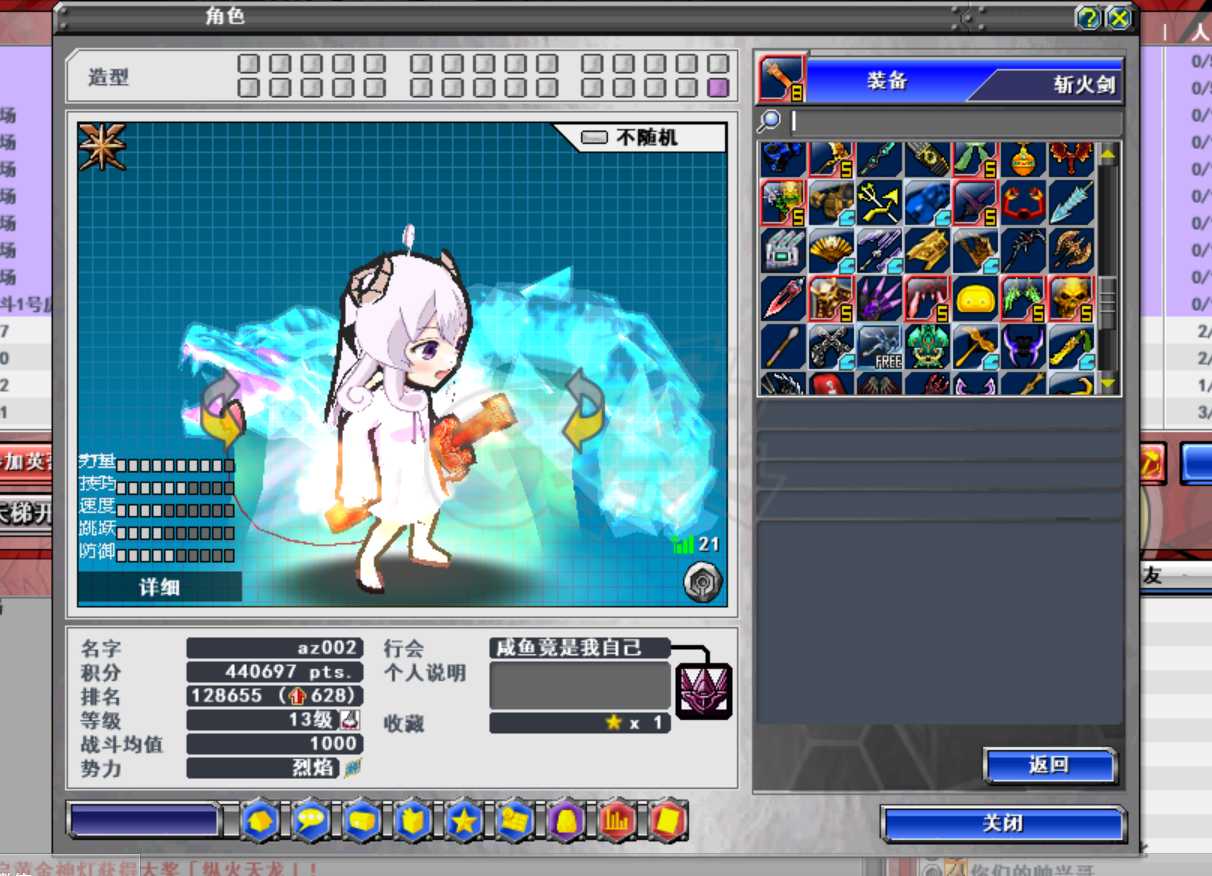Image resolution: width=1212 pixels, height=876 pixels.
Task: Click the 关闭 (Close) button
Action: tap(1003, 825)
